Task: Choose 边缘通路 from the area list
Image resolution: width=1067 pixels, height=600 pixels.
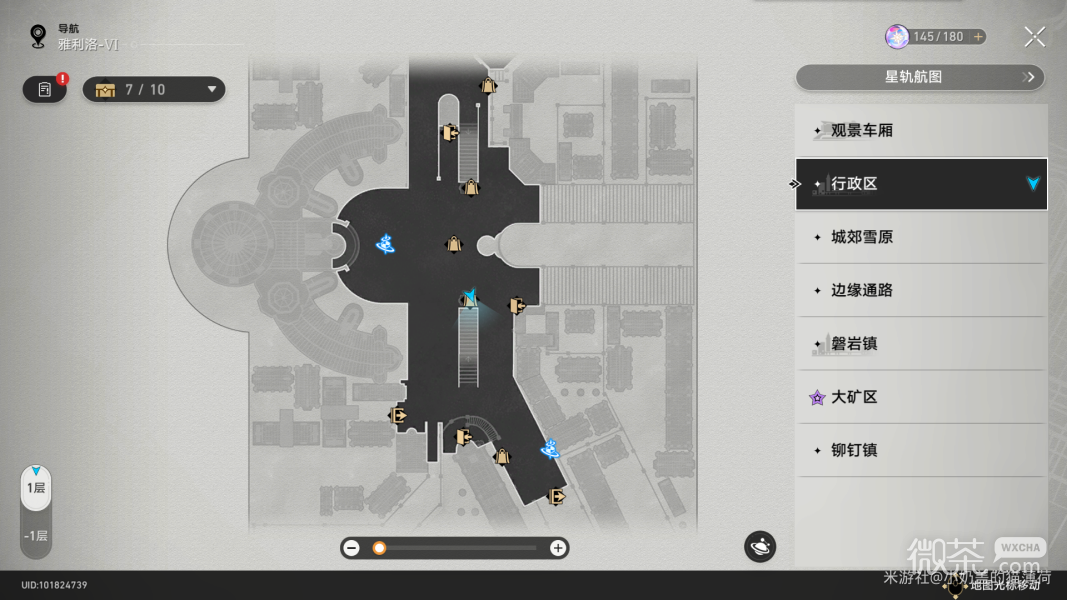Action: [921, 291]
